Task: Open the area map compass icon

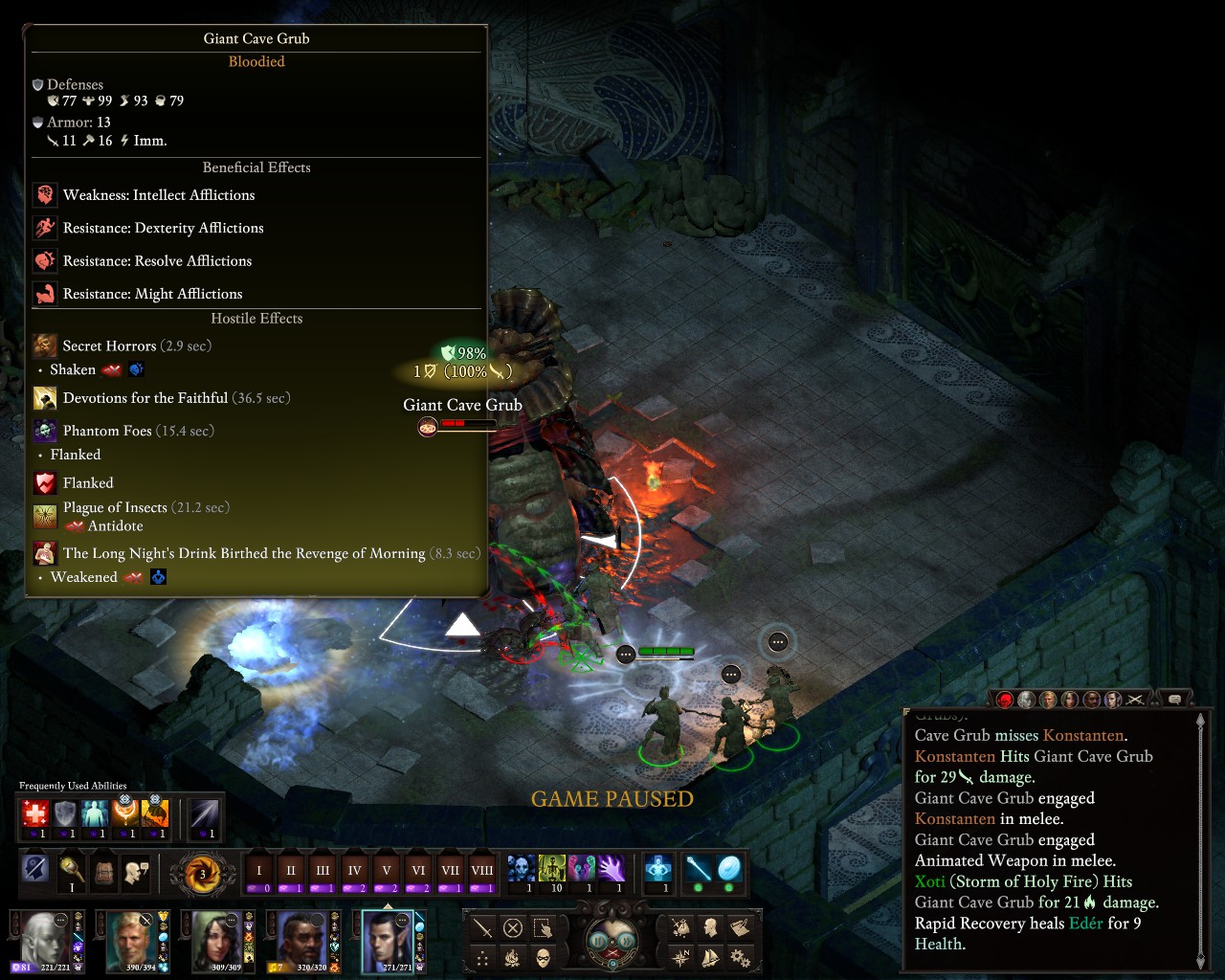Action: tap(680, 957)
